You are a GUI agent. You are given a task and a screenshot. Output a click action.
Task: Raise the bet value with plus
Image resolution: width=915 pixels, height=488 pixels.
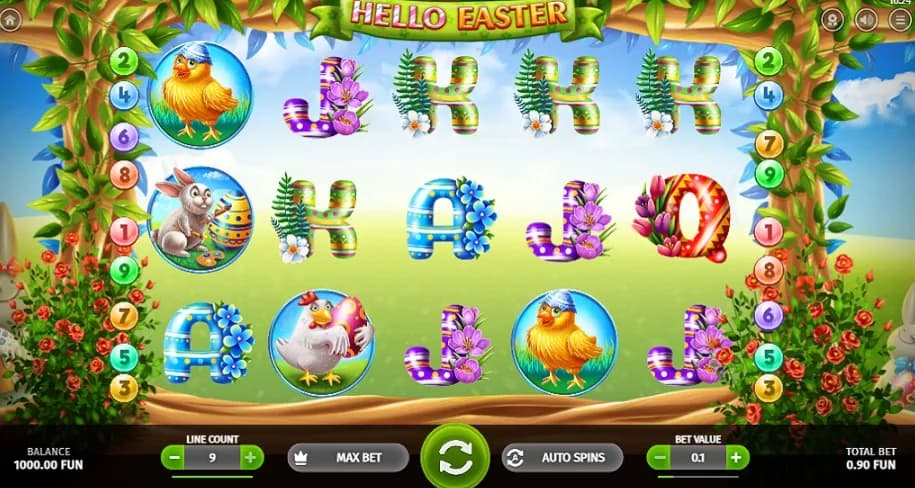point(736,458)
